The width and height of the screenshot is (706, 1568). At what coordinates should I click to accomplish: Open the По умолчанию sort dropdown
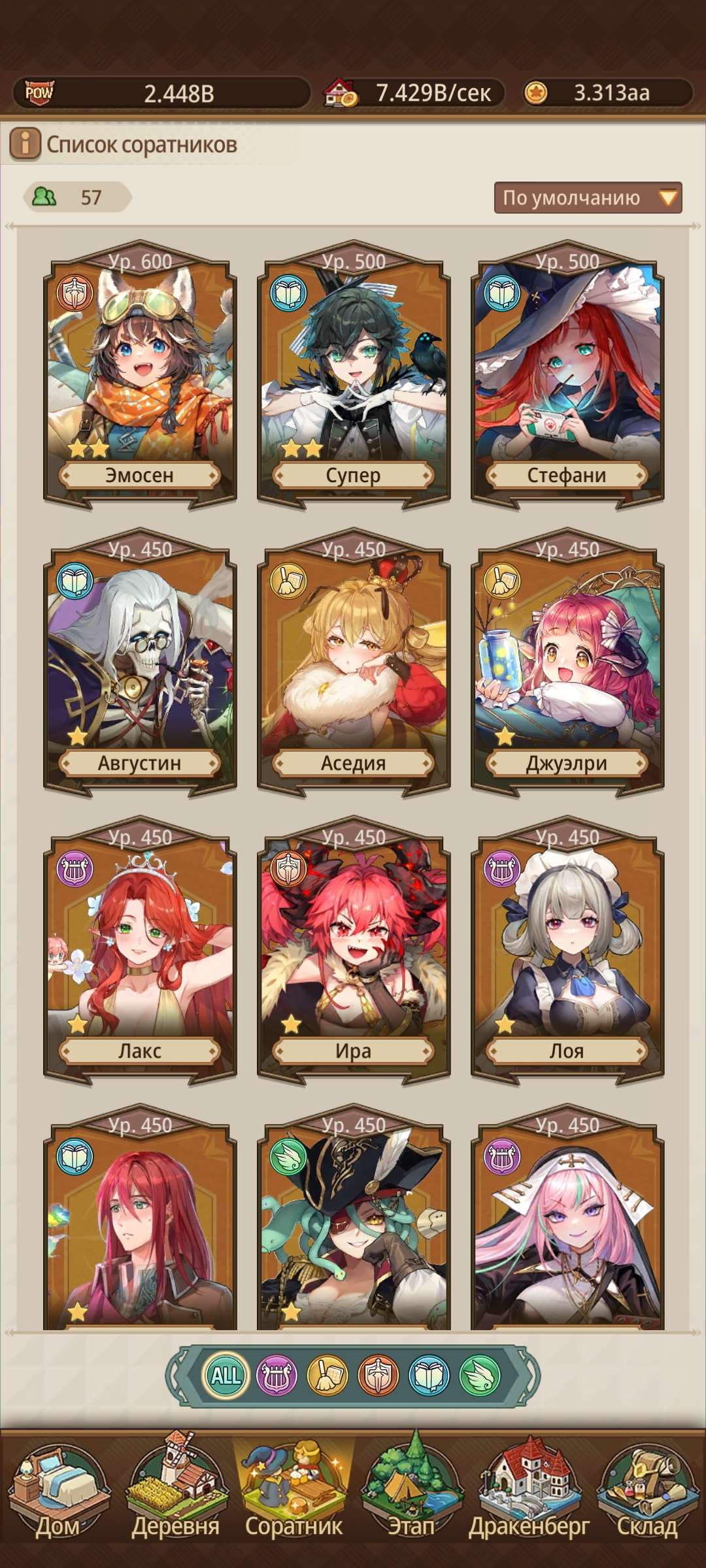(588, 198)
